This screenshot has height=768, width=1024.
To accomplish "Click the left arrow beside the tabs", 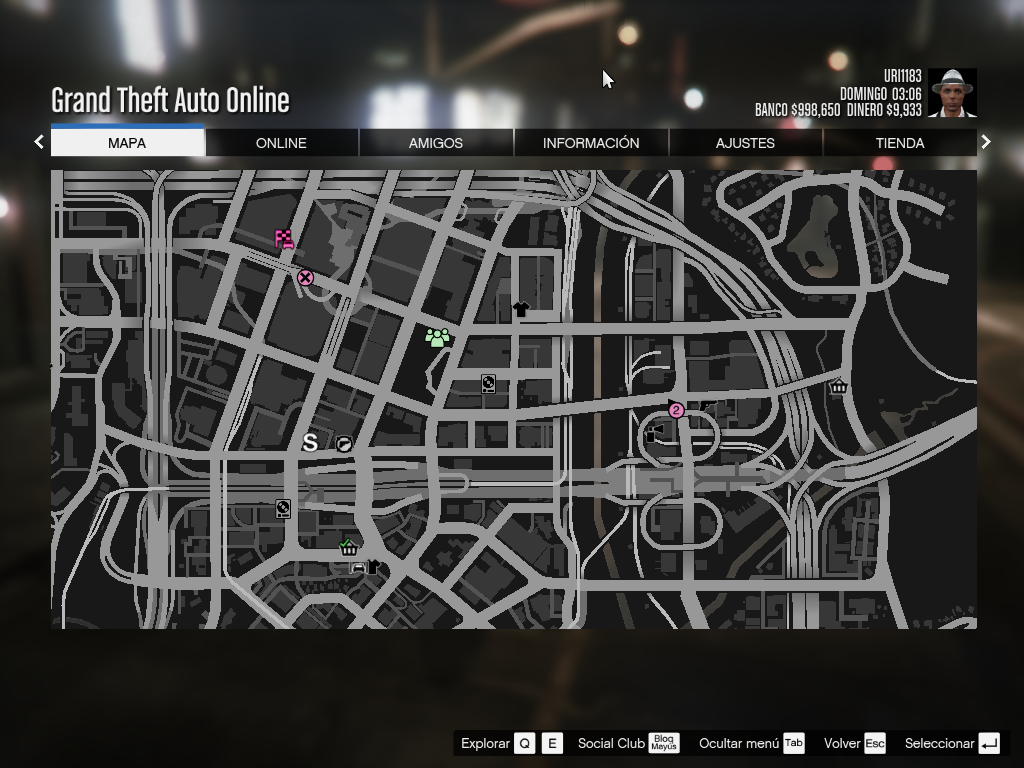I will [x=39, y=142].
